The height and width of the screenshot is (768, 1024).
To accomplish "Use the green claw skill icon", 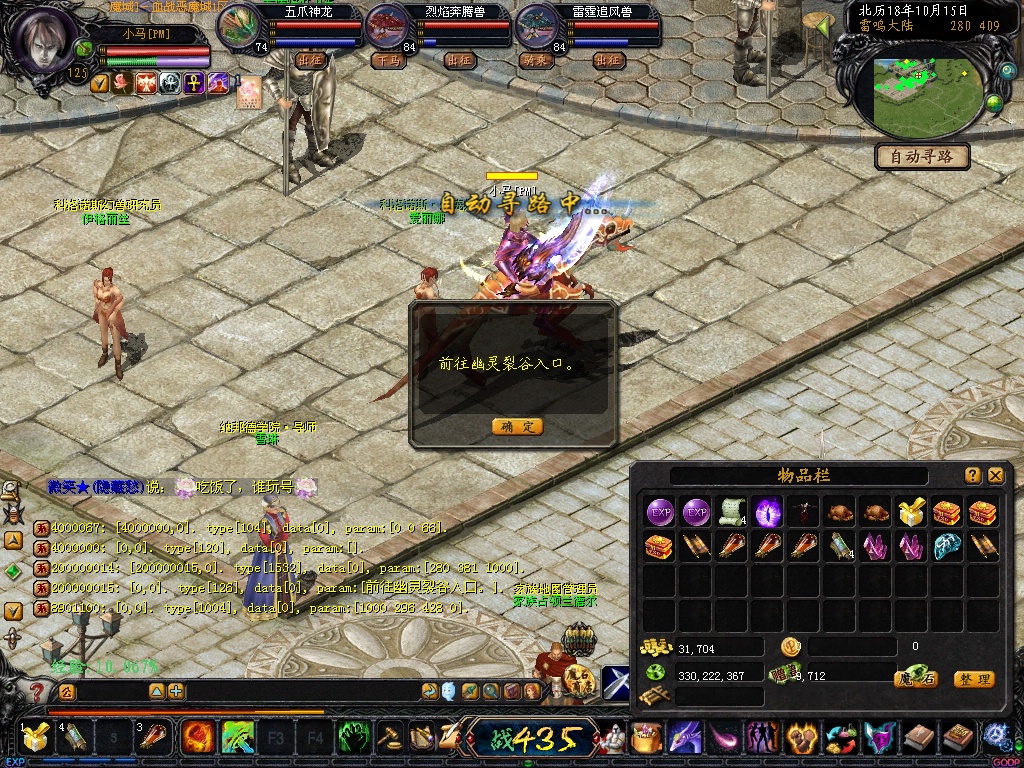I will [x=354, y=738].
